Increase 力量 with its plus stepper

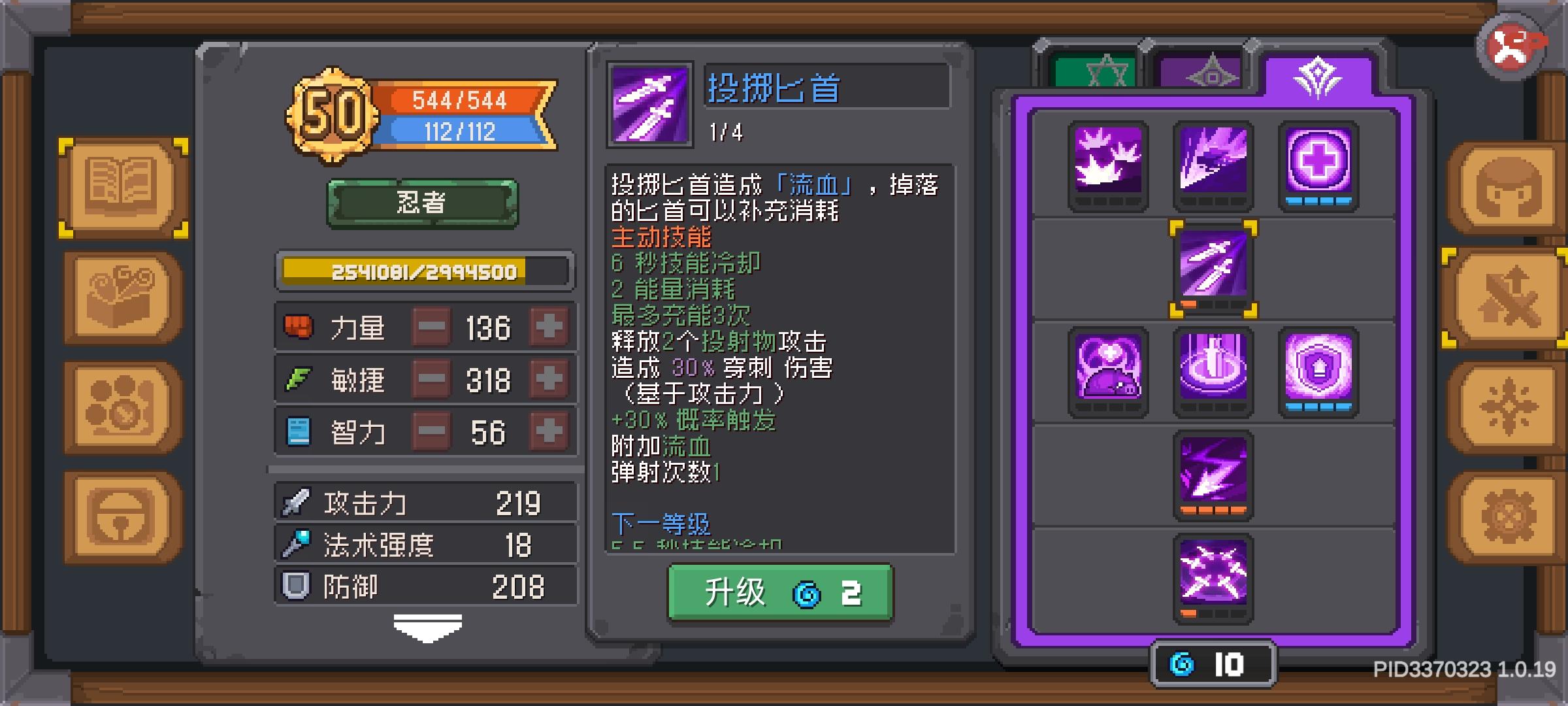550,327
